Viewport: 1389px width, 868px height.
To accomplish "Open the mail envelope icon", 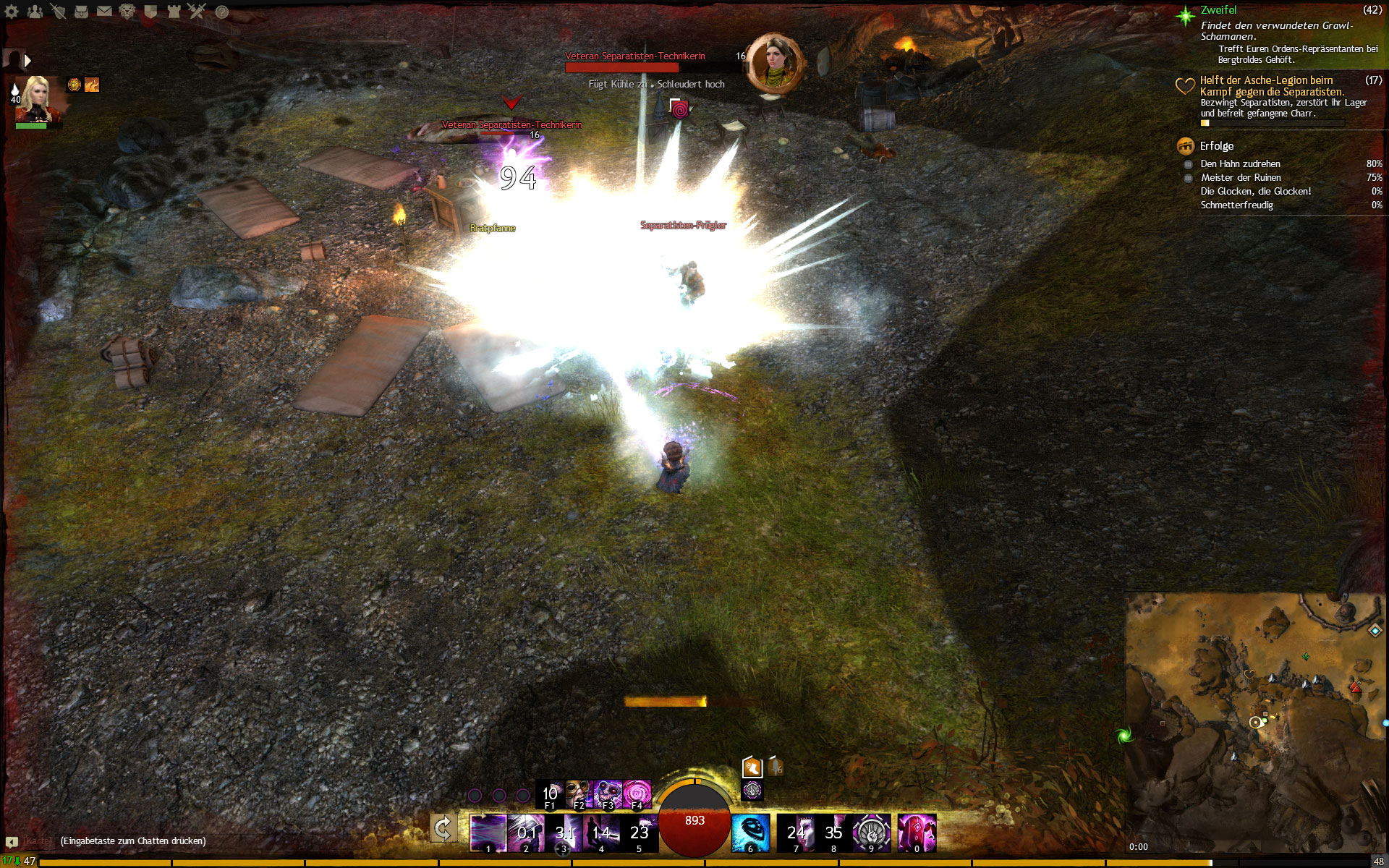I will tap(104, 11).
